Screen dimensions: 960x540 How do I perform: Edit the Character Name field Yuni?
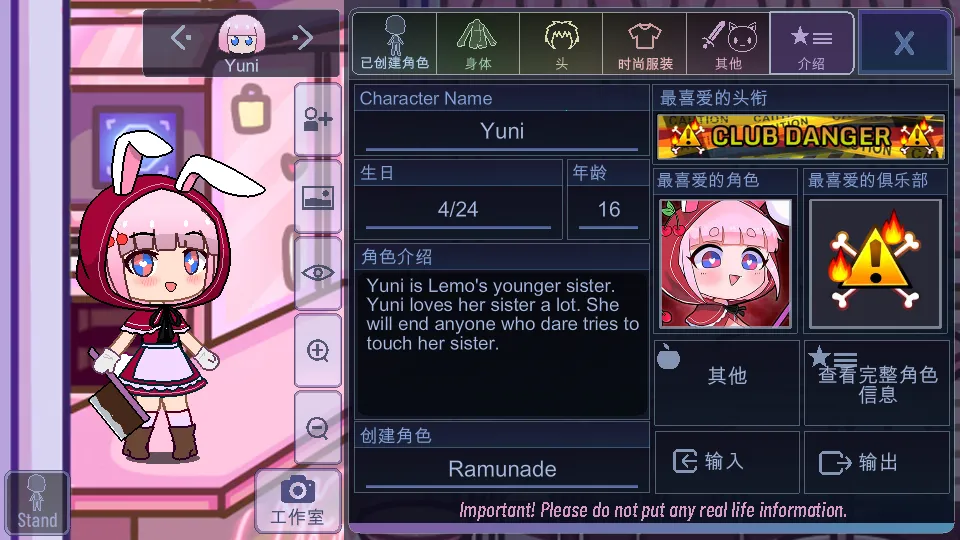point(502,131)
